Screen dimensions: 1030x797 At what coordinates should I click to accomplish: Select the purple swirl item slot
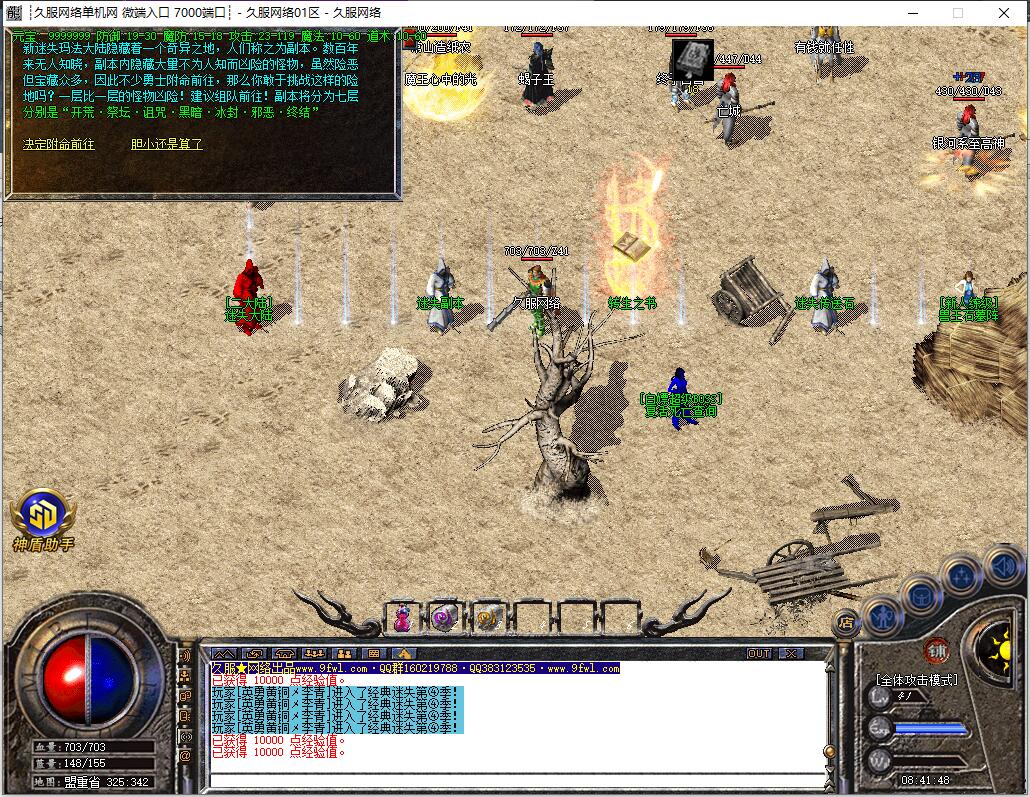pos(444,618)
